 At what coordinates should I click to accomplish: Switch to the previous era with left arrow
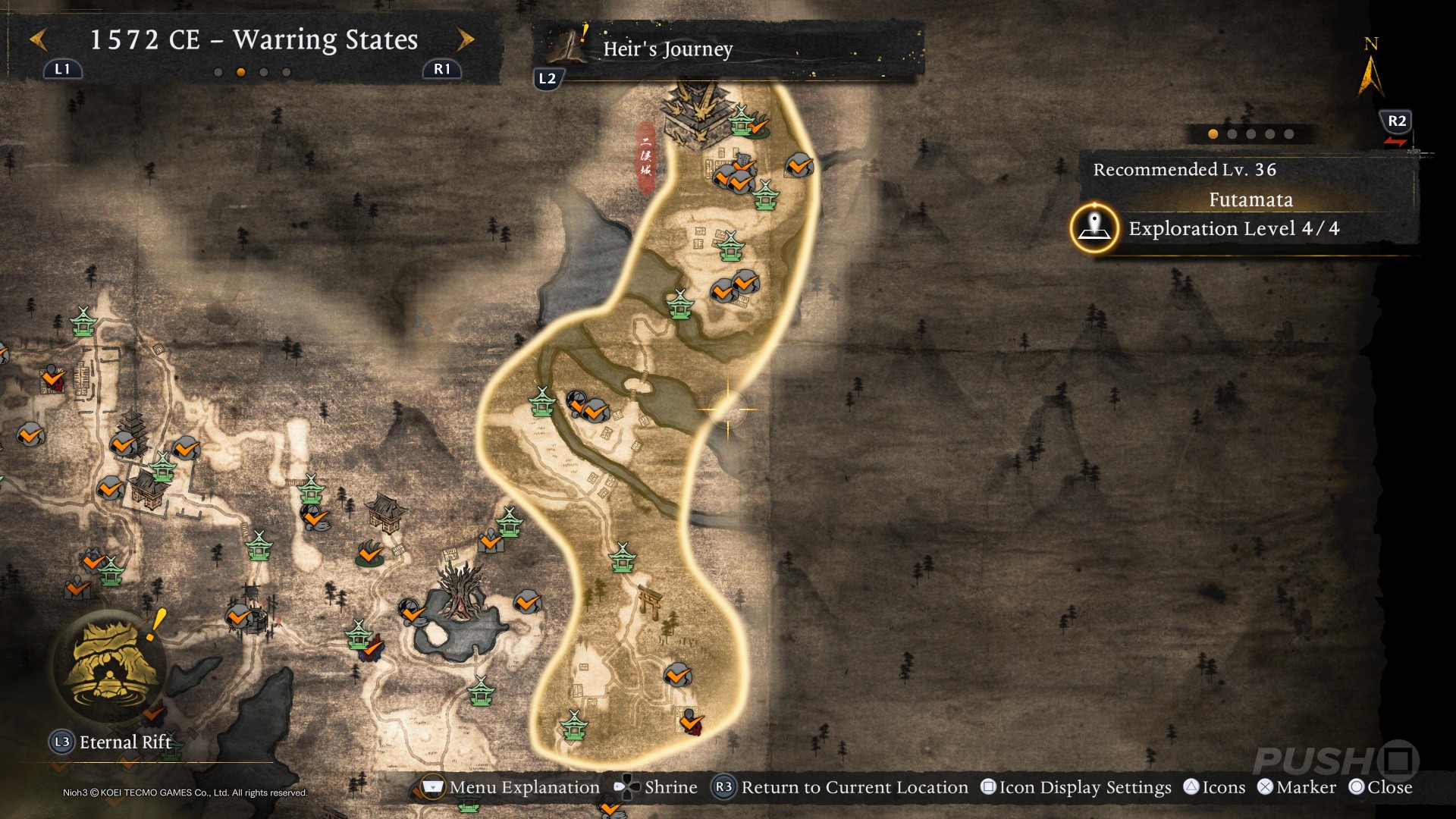pos(38,39)
